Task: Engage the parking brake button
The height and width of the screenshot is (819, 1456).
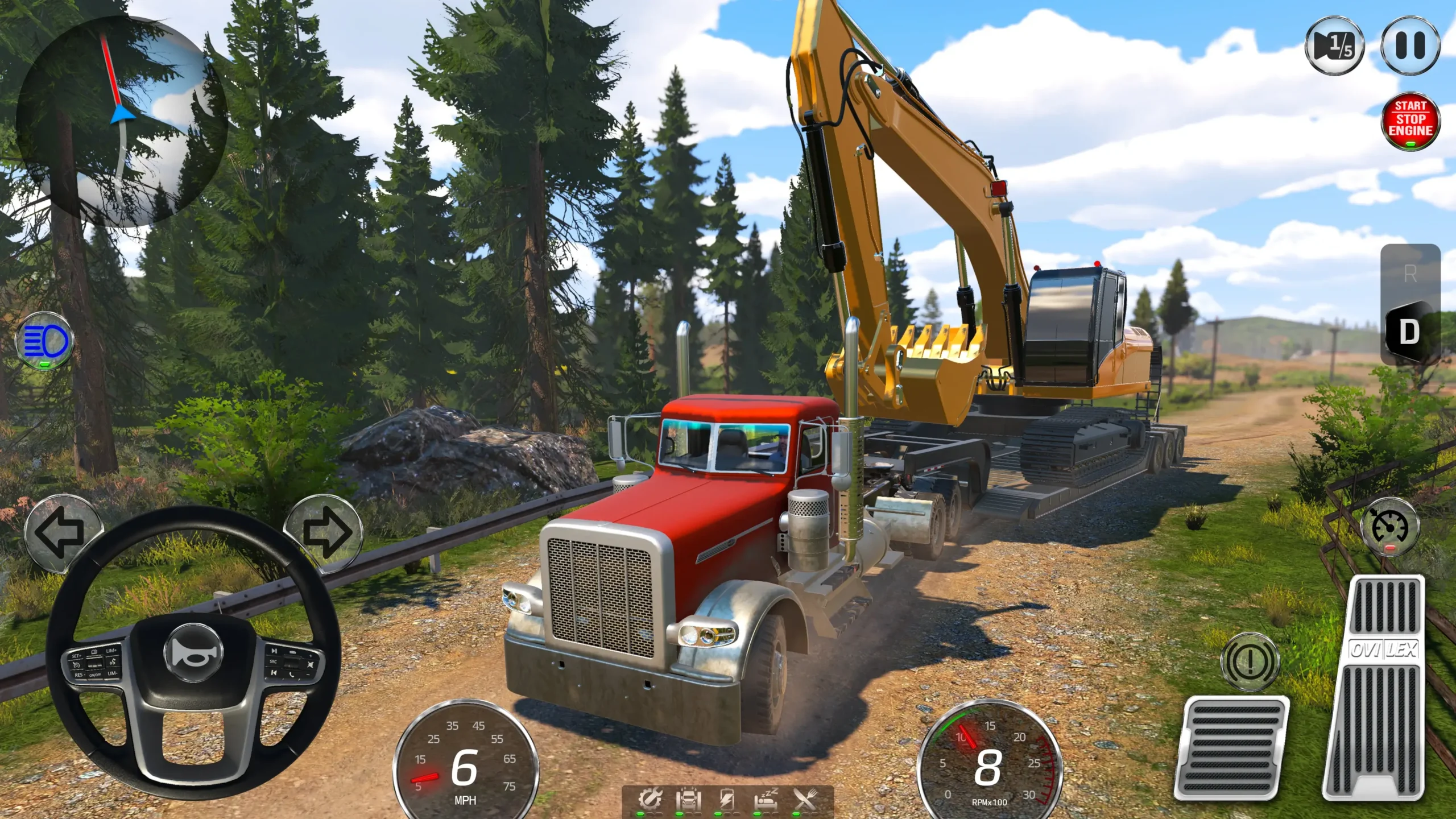Action: click(1250, 662)
